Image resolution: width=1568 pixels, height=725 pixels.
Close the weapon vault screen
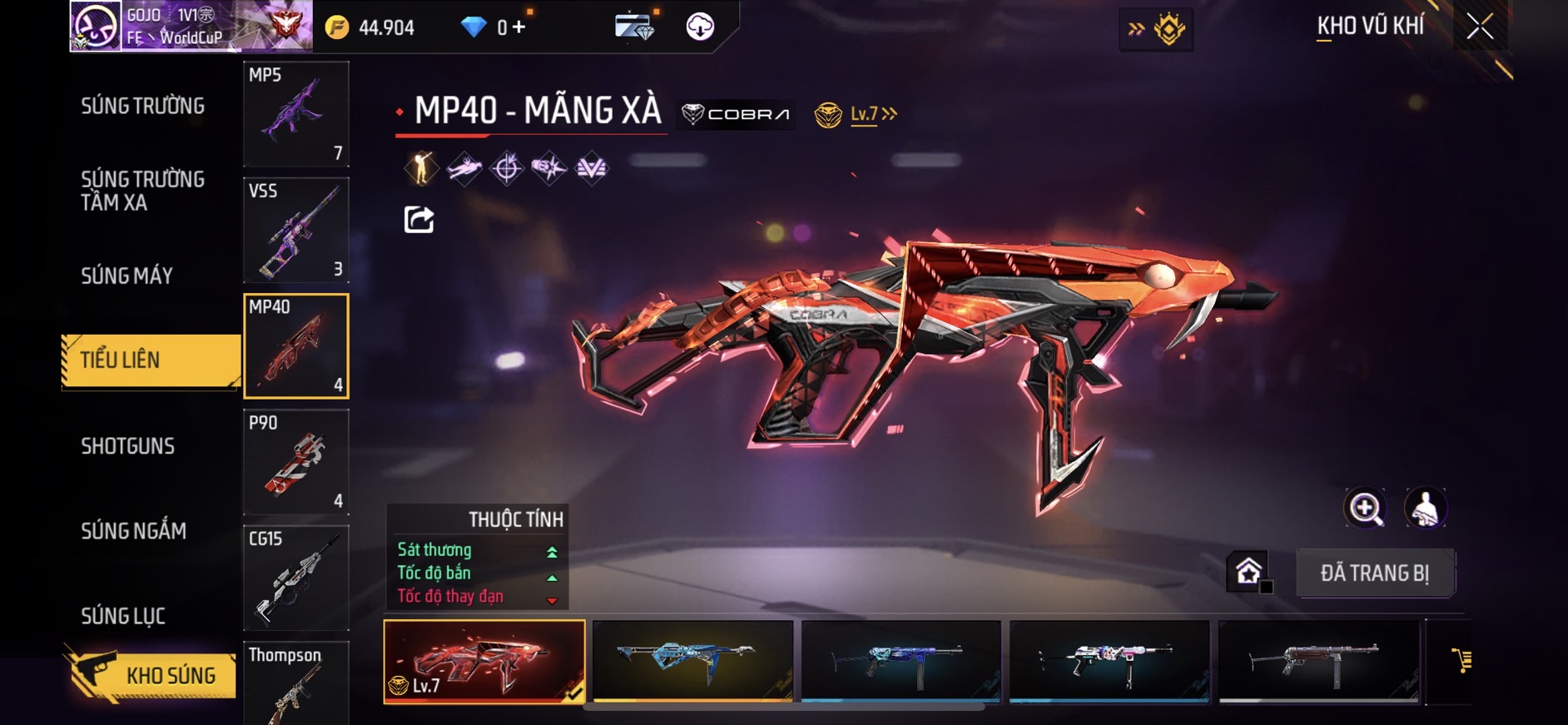[1480, 27]
